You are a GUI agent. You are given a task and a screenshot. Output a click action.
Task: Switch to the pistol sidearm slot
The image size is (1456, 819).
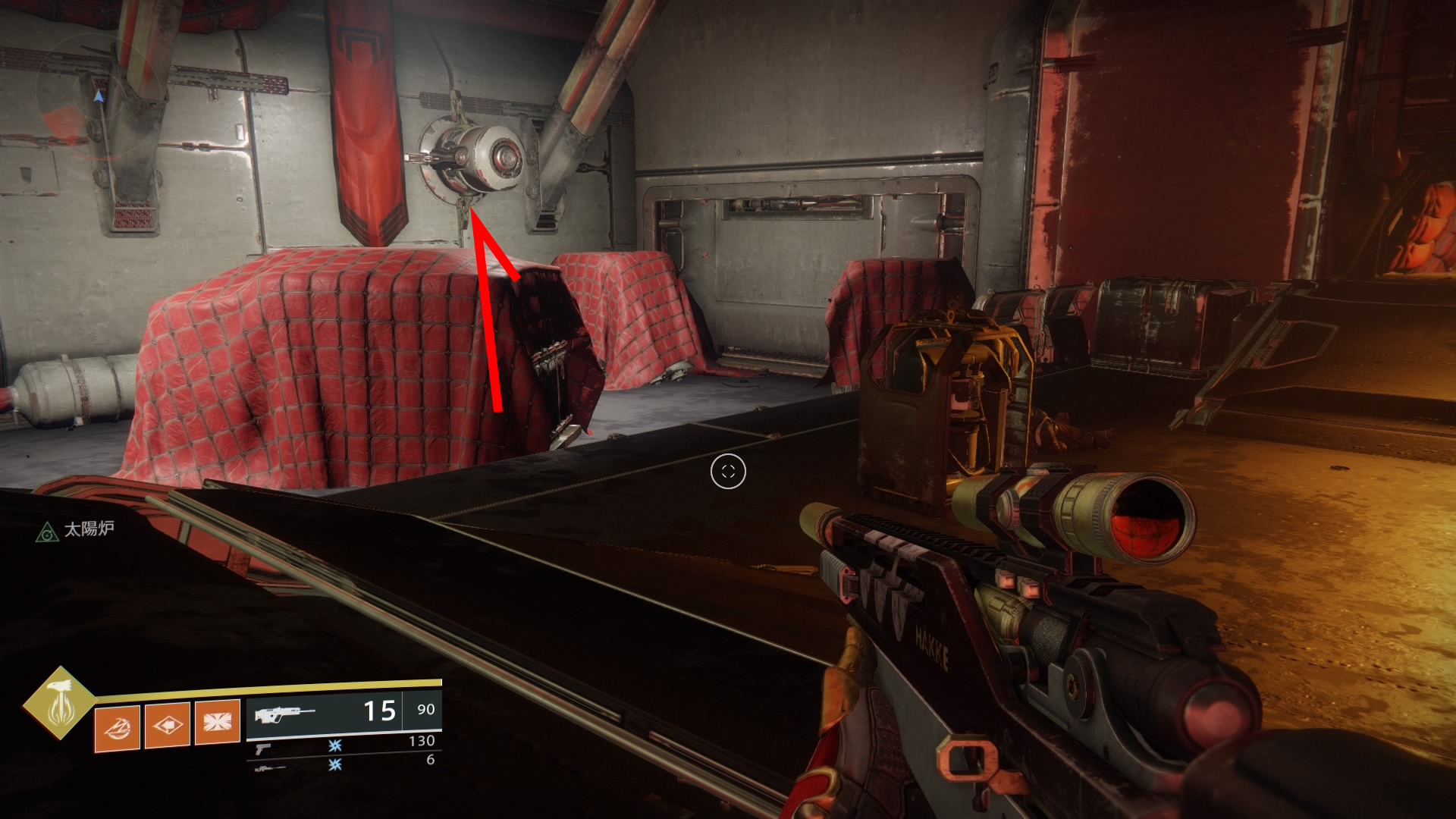(x=263, y=748)
